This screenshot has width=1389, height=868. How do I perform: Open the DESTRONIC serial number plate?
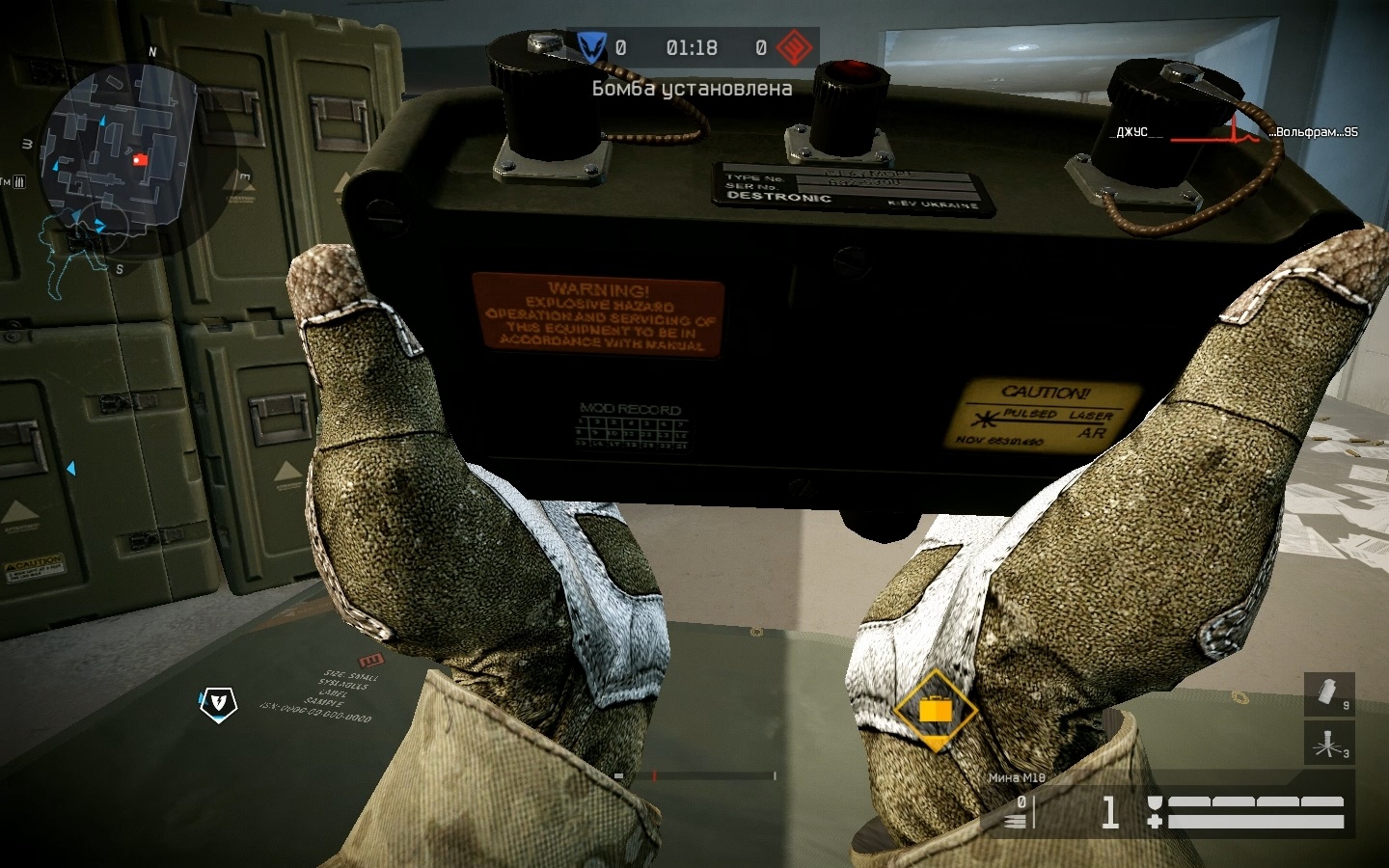pyautogui.click(x=854, y=188)
